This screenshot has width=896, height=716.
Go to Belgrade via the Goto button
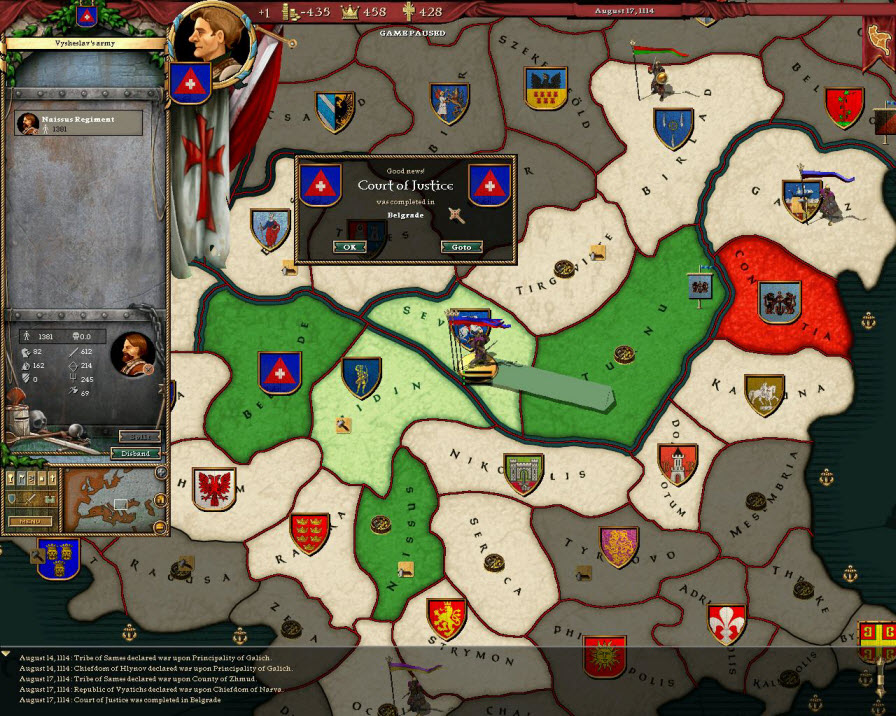(x=461, y=247)
